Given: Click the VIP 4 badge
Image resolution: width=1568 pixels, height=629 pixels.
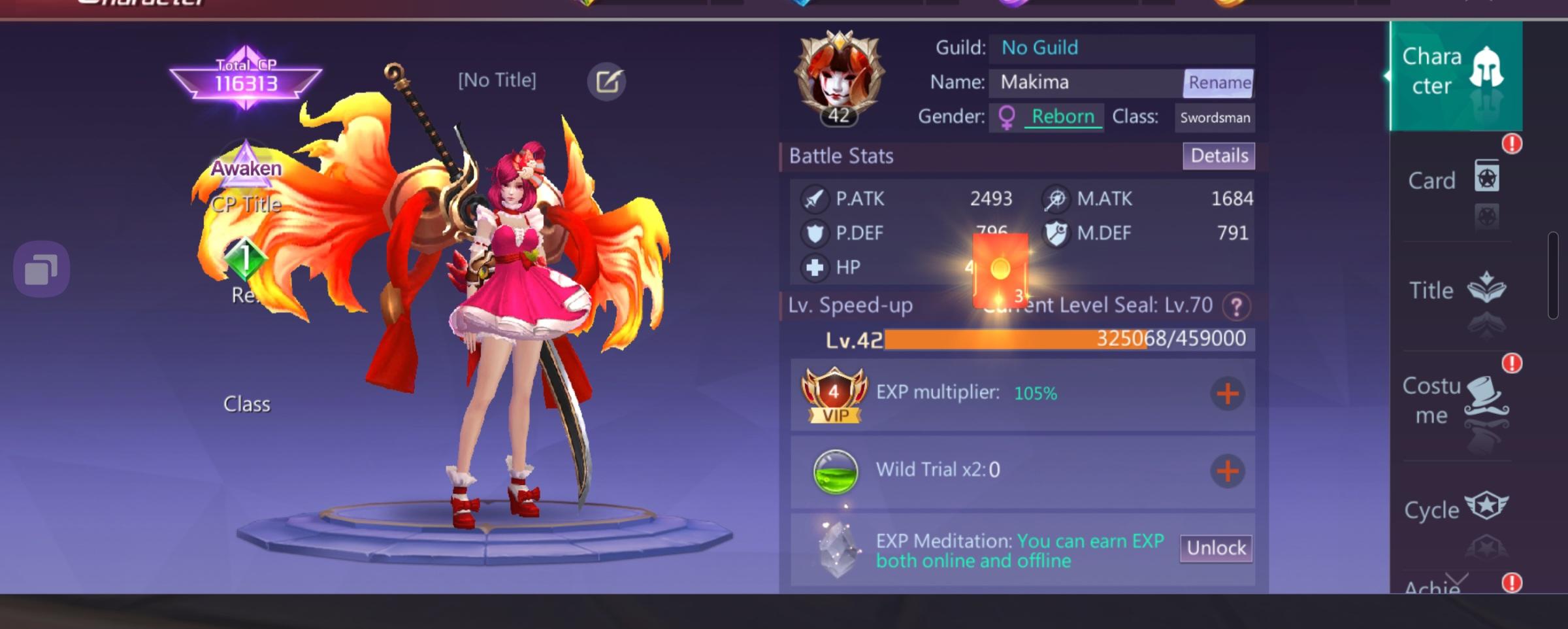Looking at the screenshot, I should pyautogui.click(x=834, y=395).
